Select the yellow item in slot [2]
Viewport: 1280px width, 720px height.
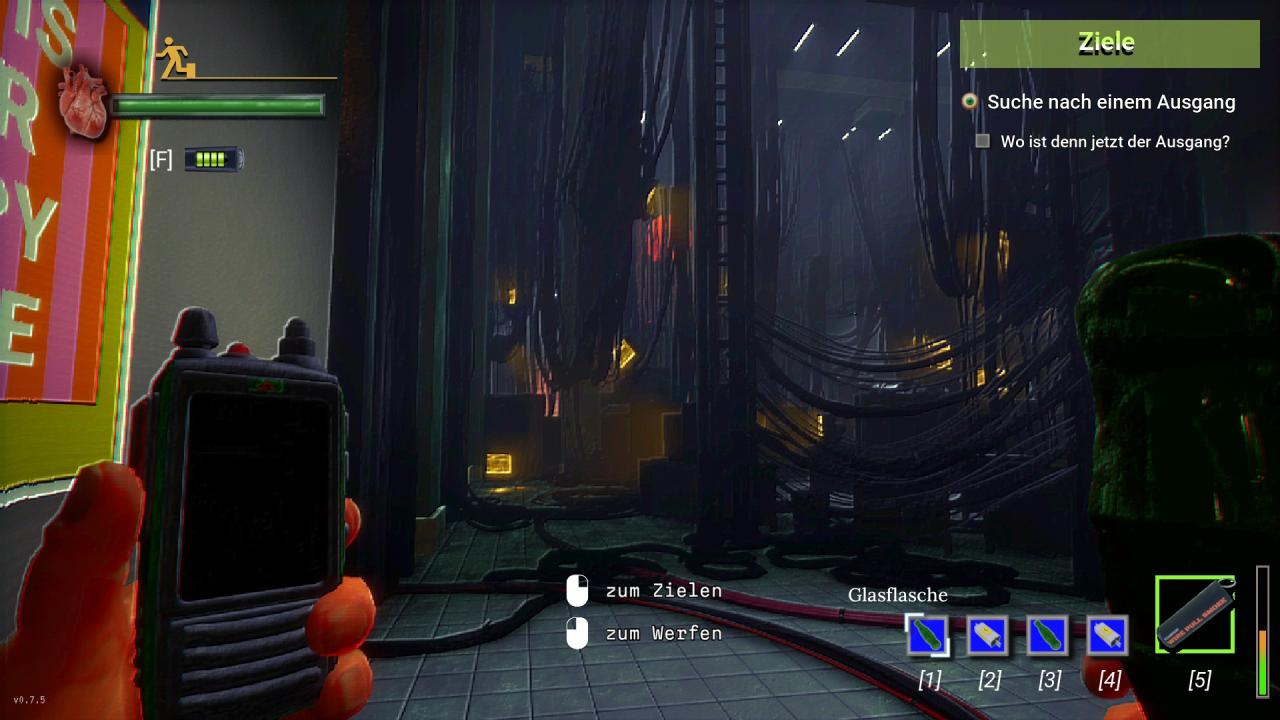(987, 635)
